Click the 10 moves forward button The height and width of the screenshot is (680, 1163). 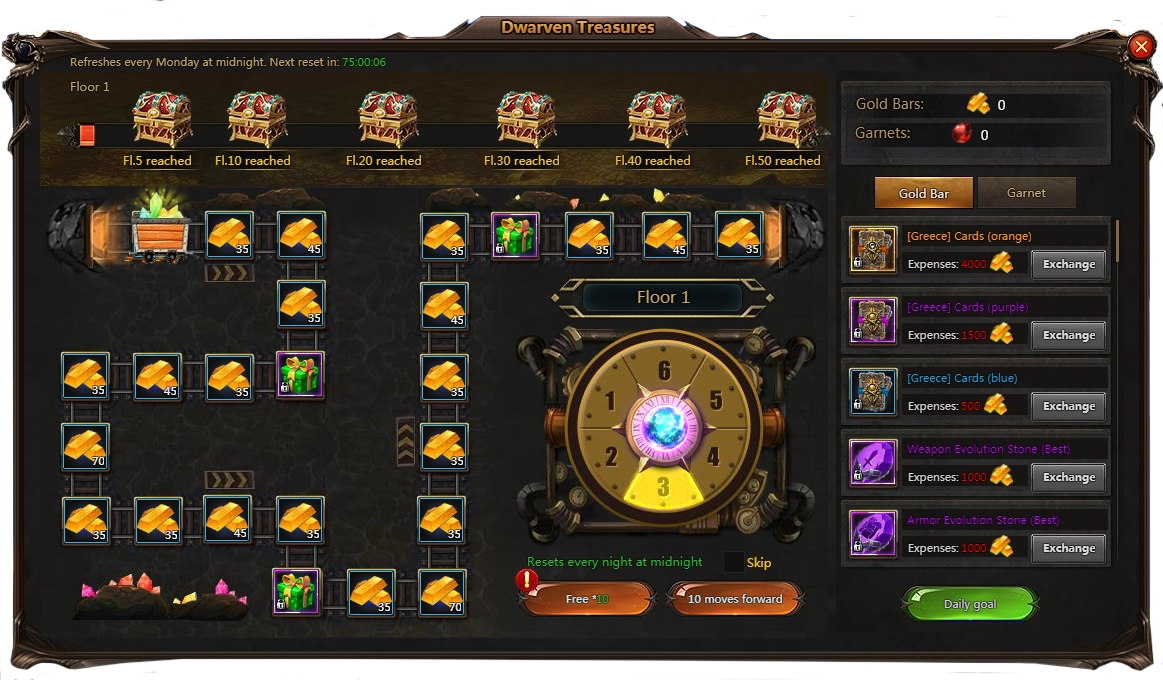pyautogui.click(x=734, y=599)
